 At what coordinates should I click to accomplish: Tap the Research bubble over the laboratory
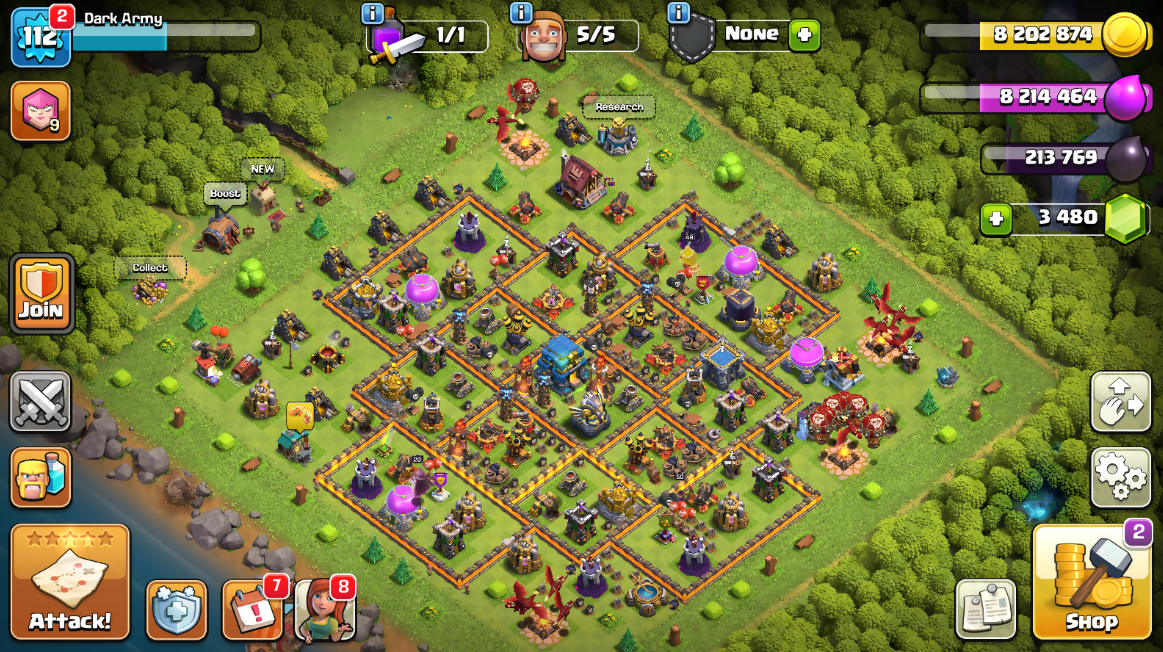tap(619, 107)
